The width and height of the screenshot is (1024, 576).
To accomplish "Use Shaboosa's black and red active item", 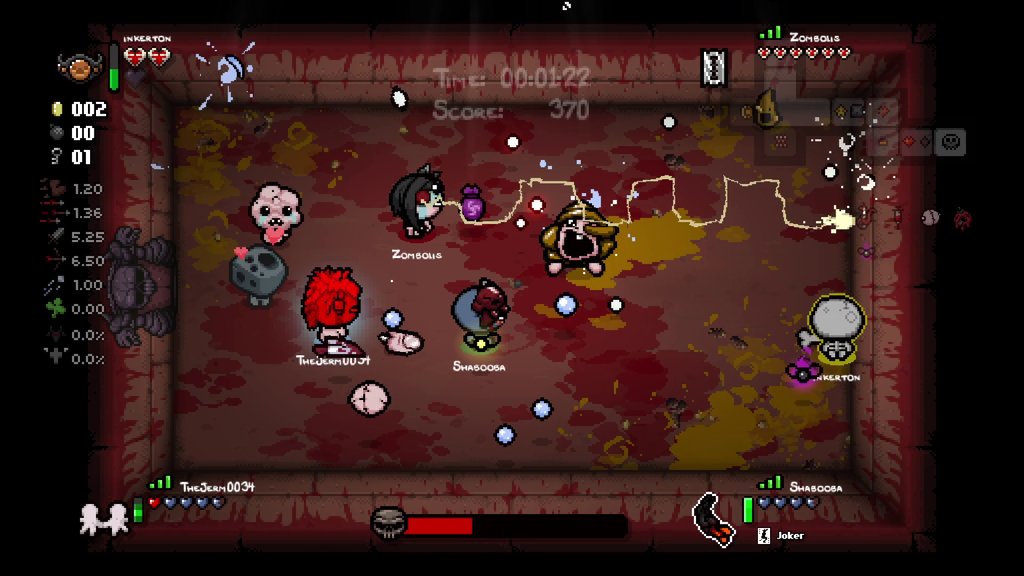I will click(715, 519).
